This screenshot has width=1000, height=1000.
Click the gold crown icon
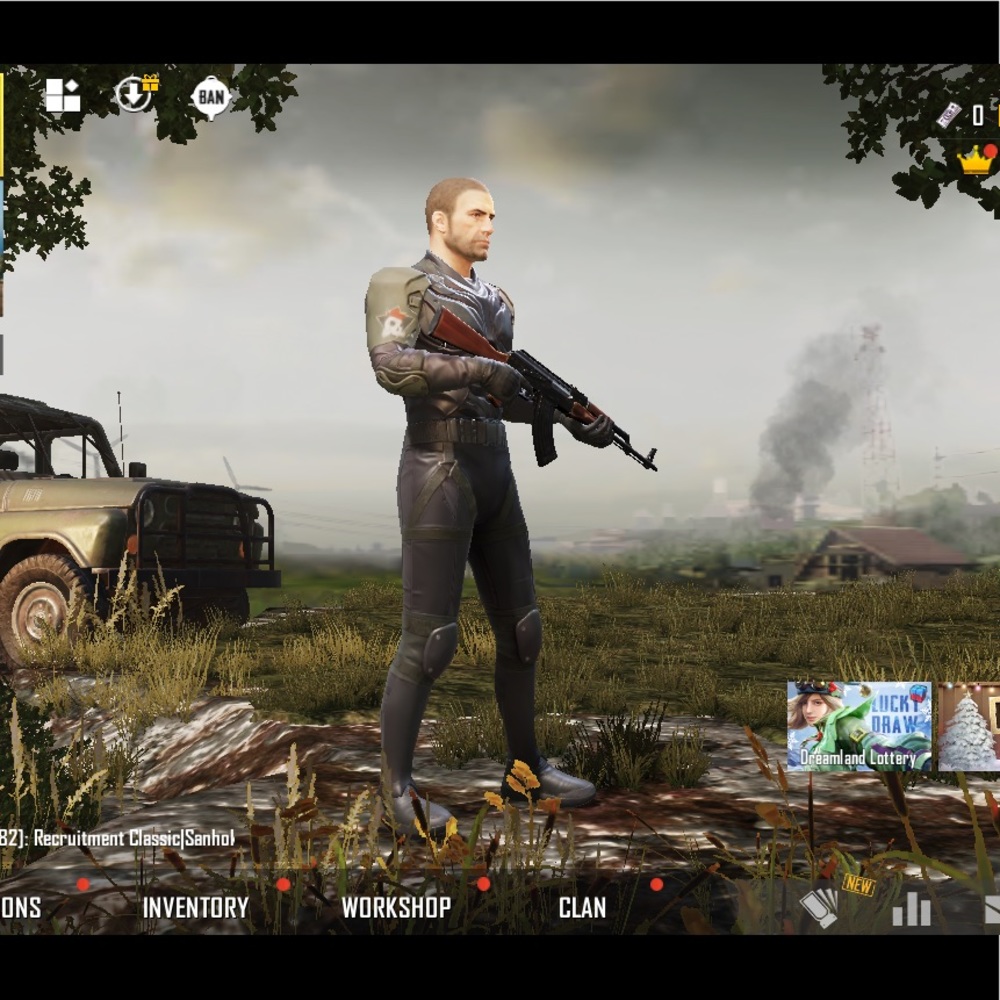975,160
